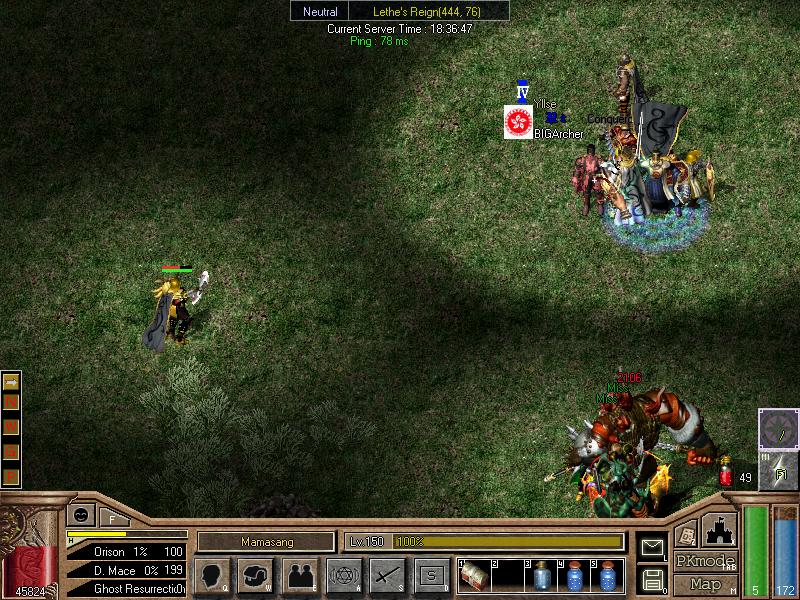Select the F tab above the skill list
The width and height of the screenshot is (800, 600).
[112, 518]
